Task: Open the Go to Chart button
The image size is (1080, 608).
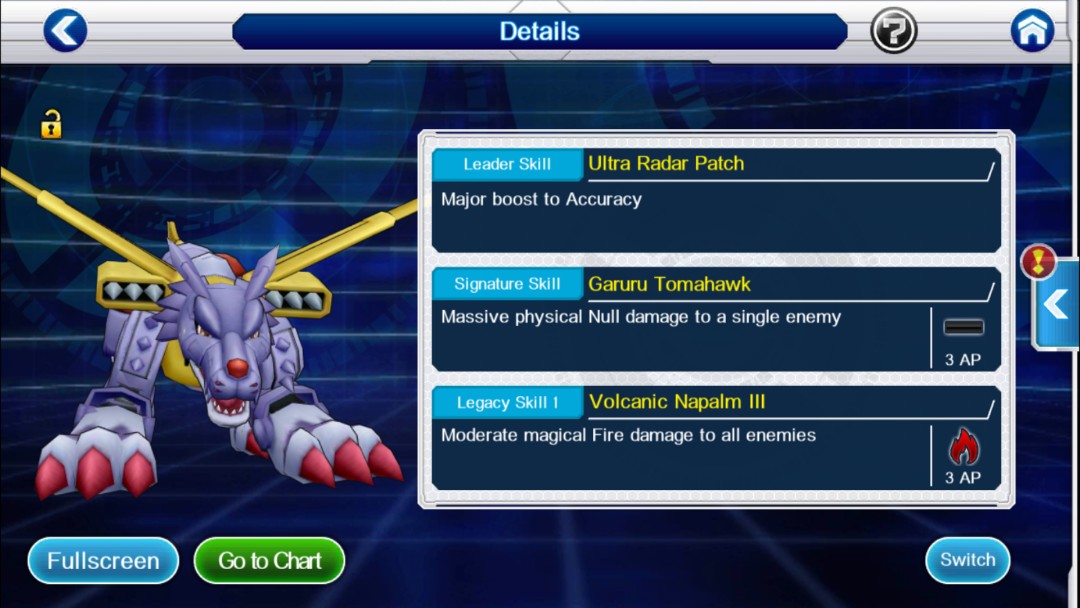Action: coord(269,561)
